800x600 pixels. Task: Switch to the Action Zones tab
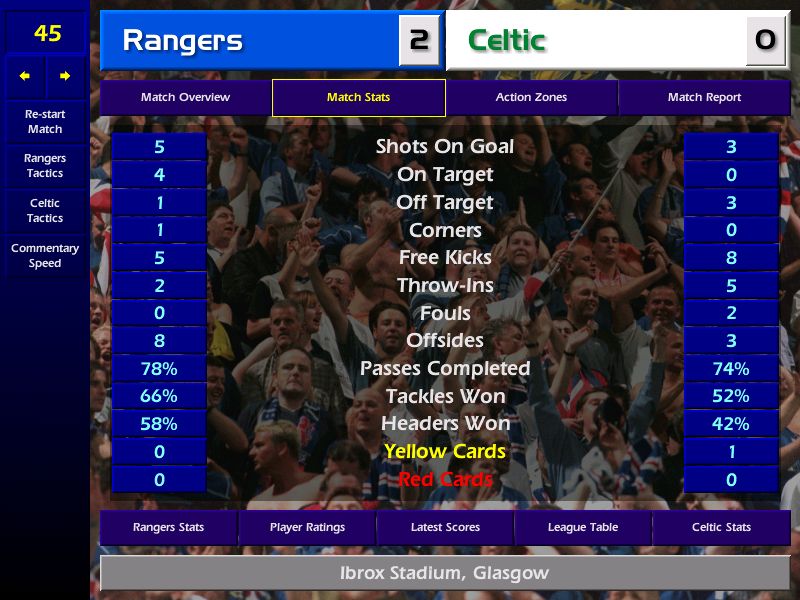tap(531, 98)
